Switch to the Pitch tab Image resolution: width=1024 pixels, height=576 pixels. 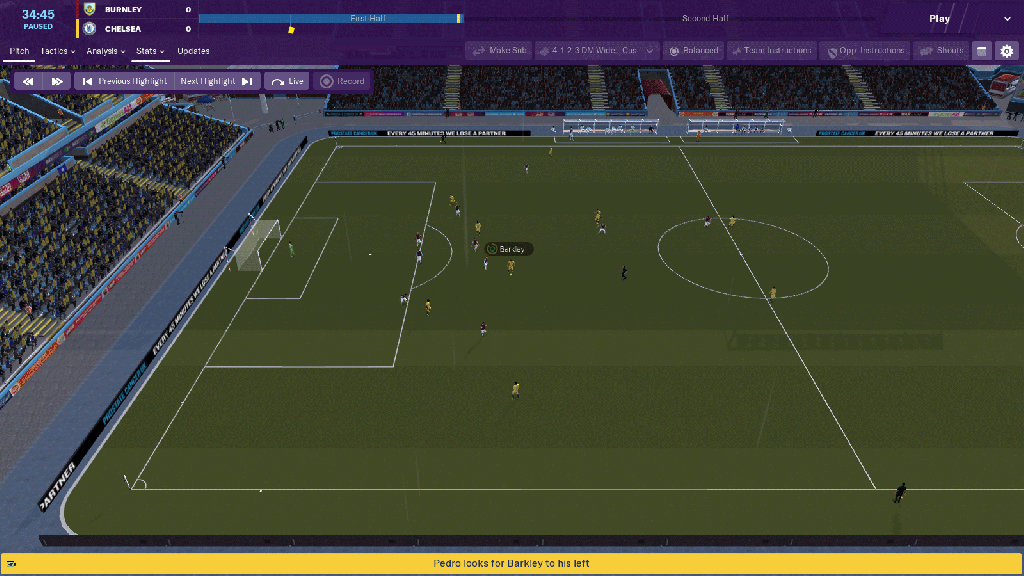coord(20,51)
